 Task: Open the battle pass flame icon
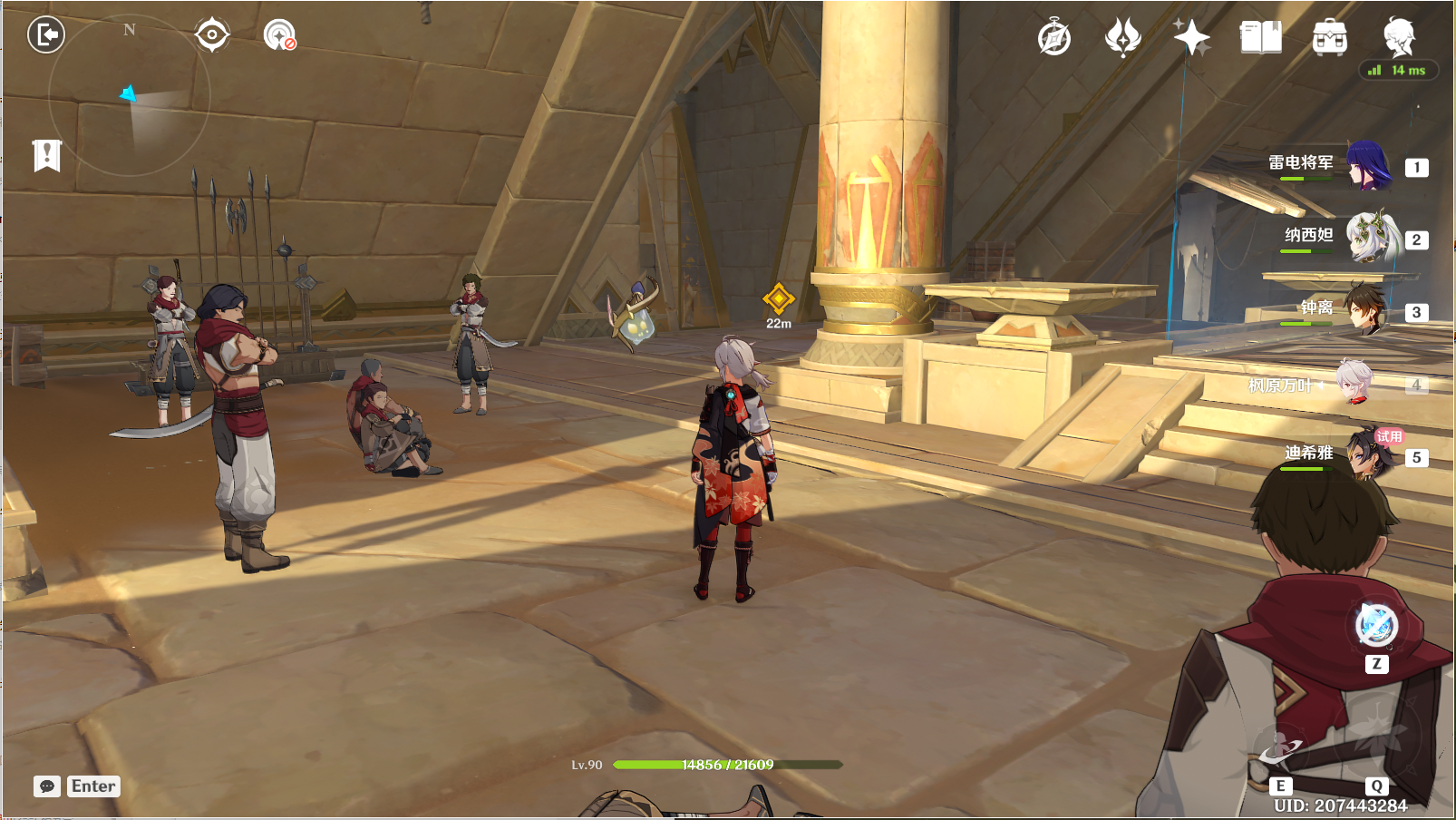pyautogui.click(x=1122, y=38)
